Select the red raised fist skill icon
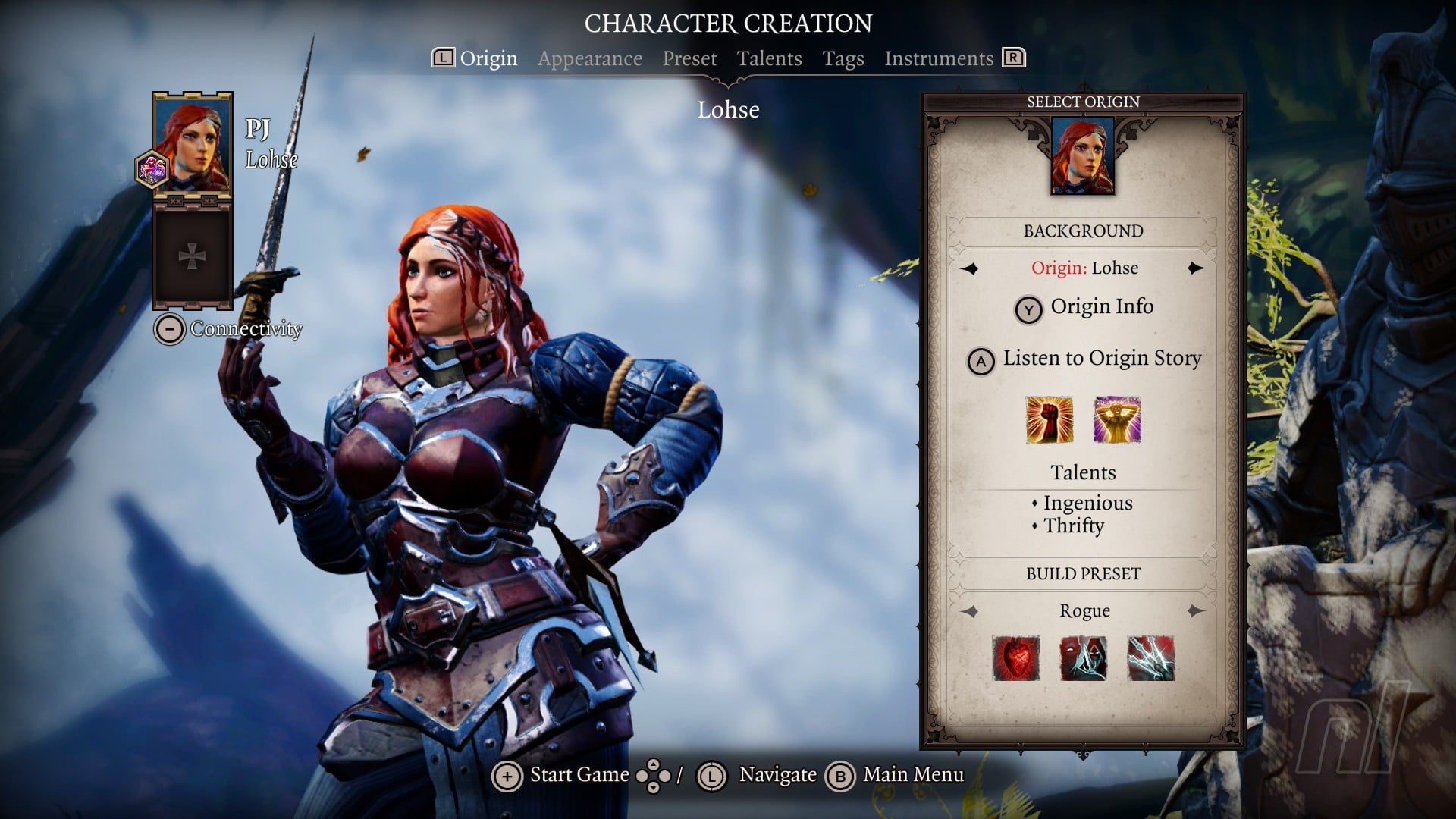Viewport: 1456px width, 819px height. (x=1049, y=420)
